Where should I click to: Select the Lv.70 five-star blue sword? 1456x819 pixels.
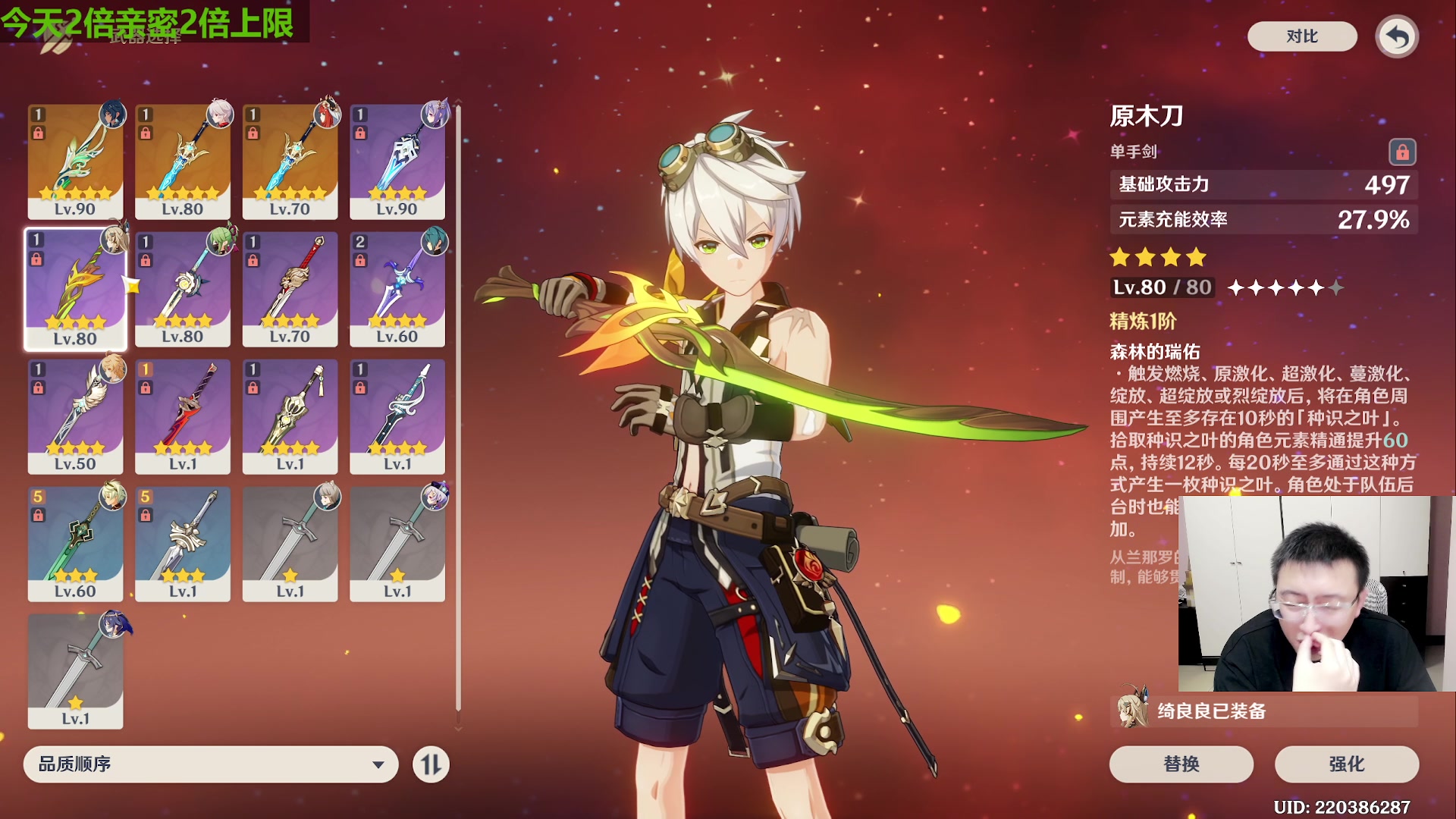pos(290,161)
